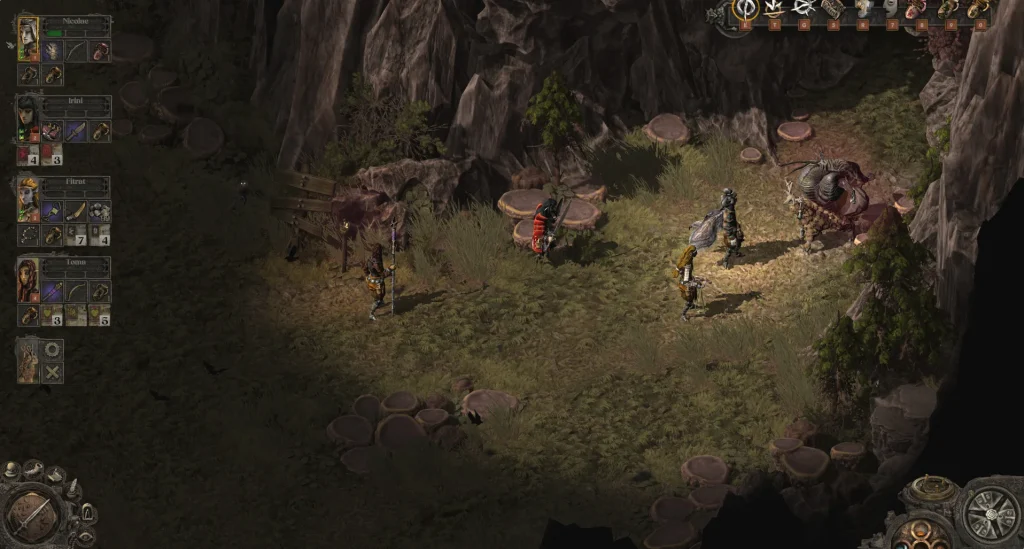Viewport: 1024px width, 549px height.
Task: Select the pale mask icon in top bar
Action: tap(890, 10)
